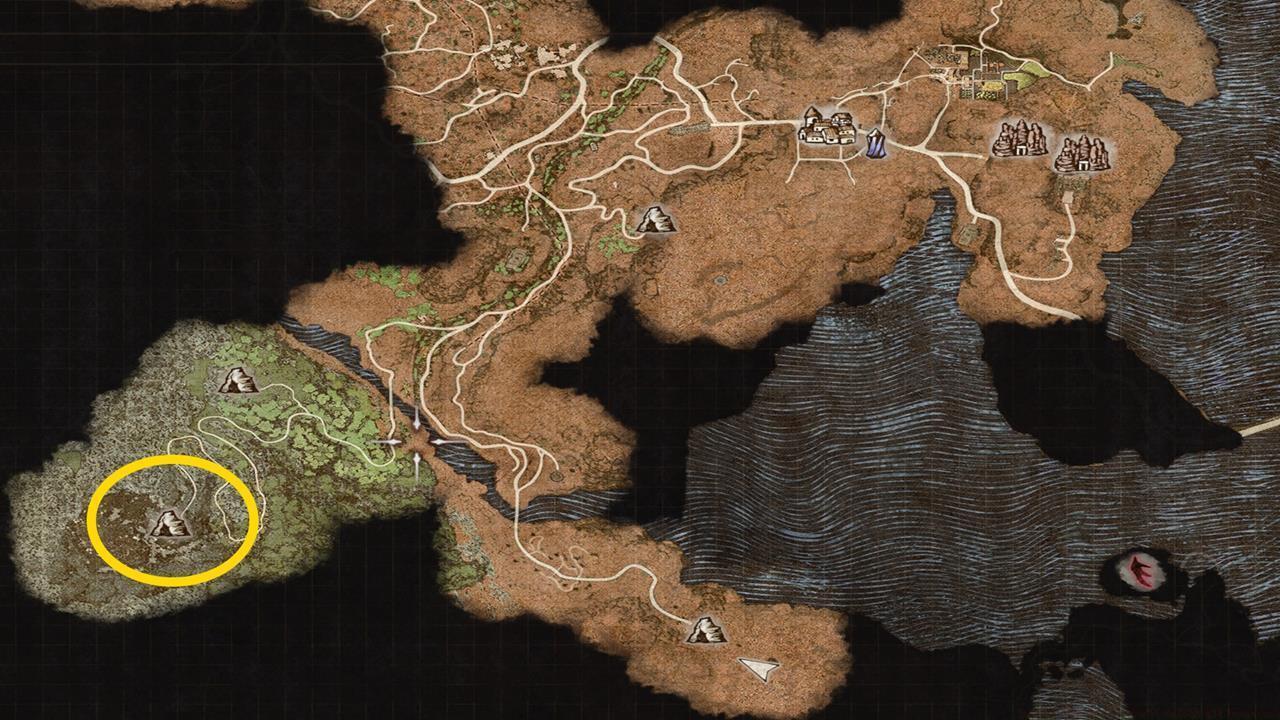Click the cave icon in the northwestern forest
1280x720 pixels.
click(x=237, y=381)
